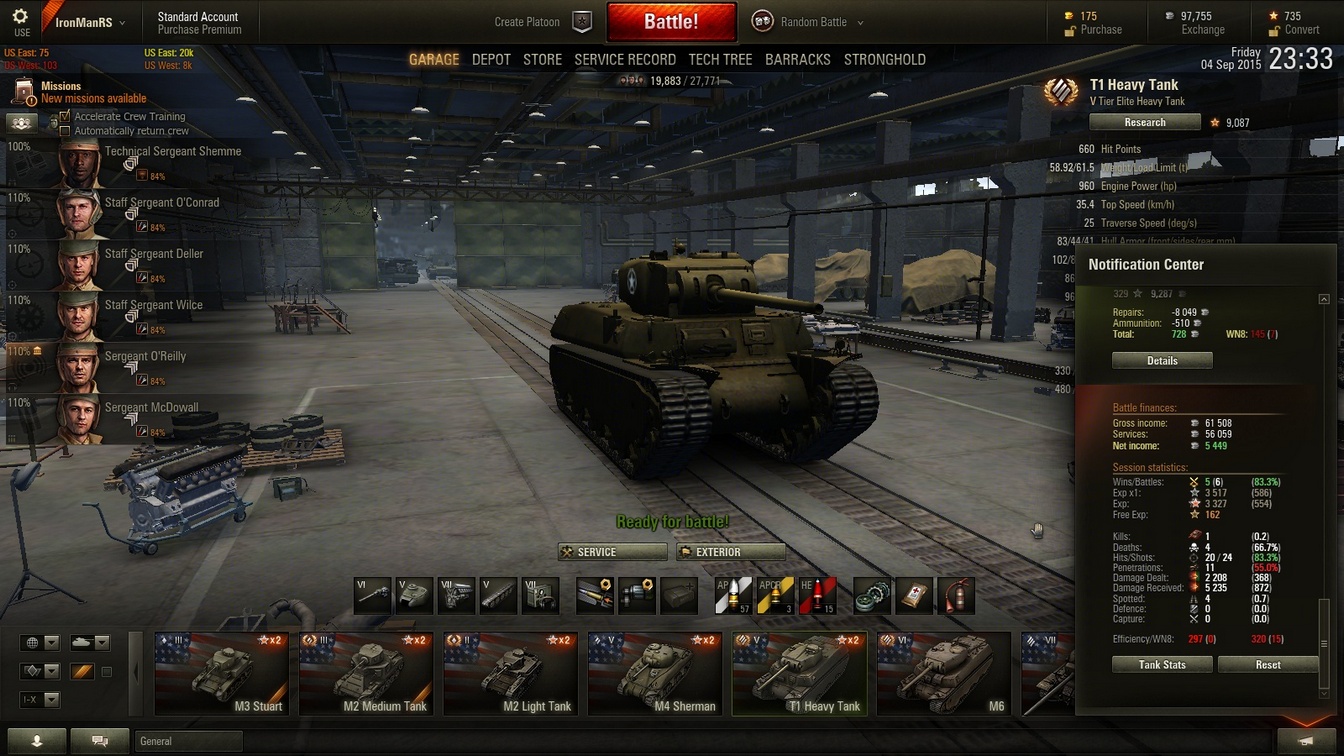Open the Exterior customization button
Viewport: 1344px width, 756px height.
730,552
